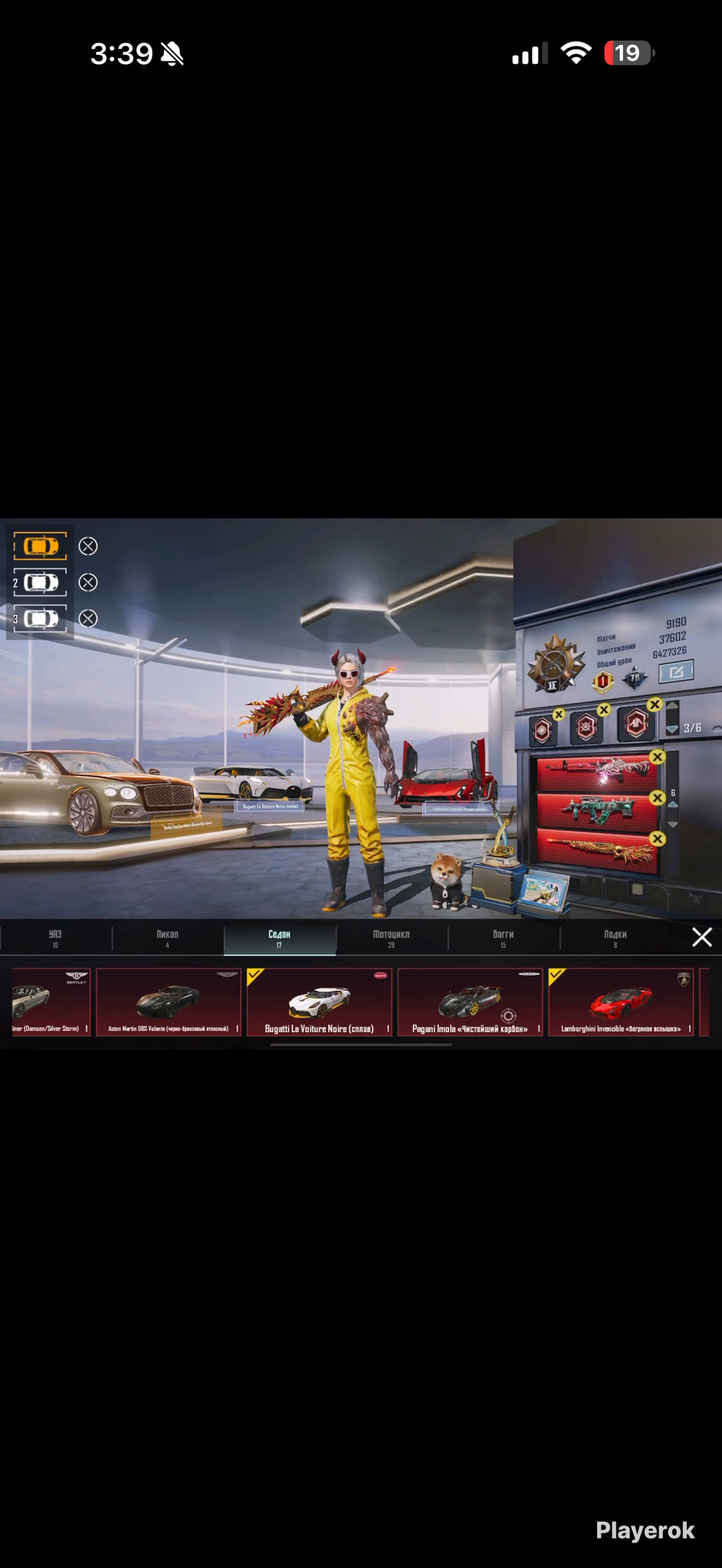Viewport: 722px width, 1568px height.
Task: Click the edit showcase button beside stats
Action: (676, 672)
